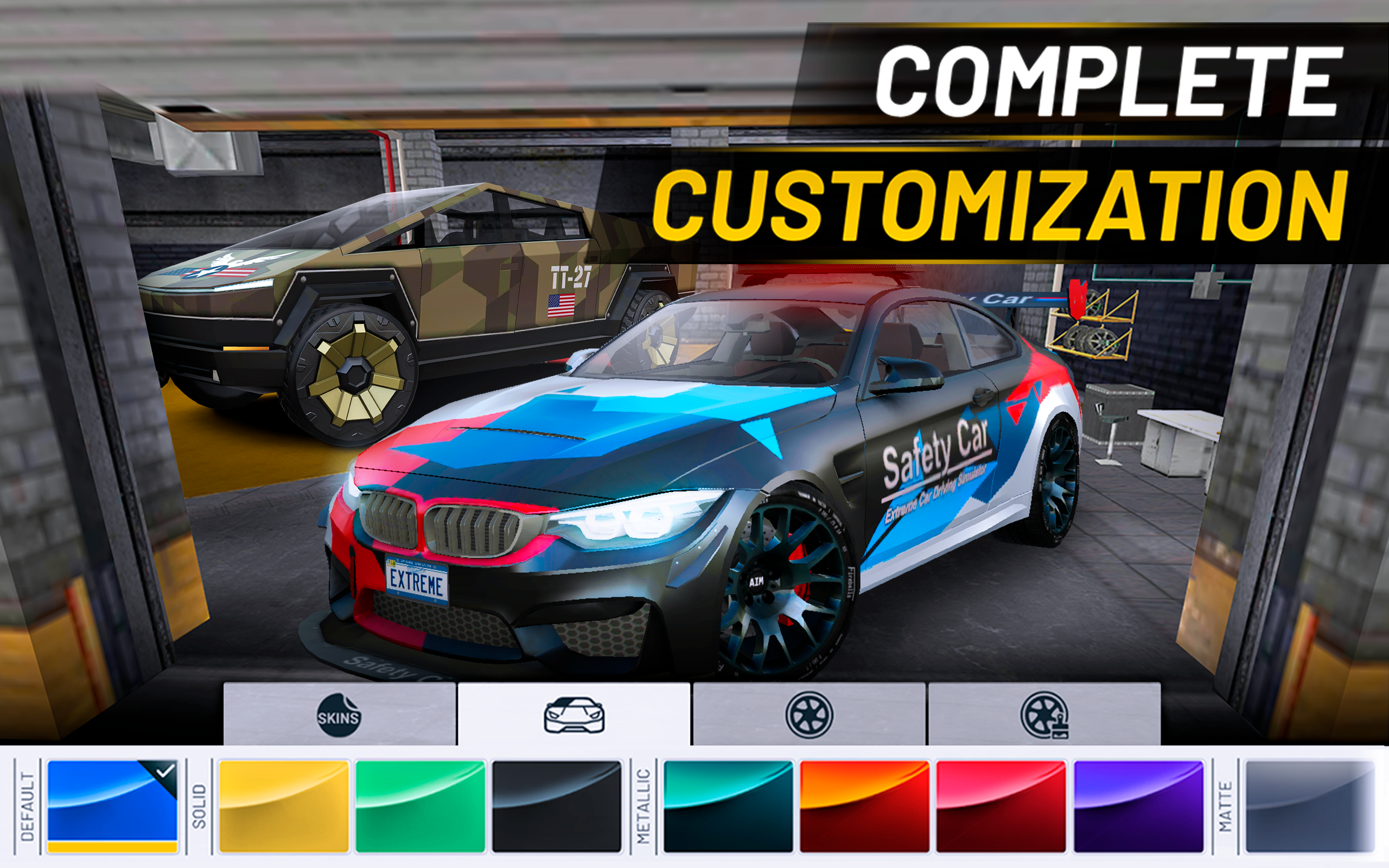
Task: Select the solid black paint swatch
Action: [x=557, y=806]
